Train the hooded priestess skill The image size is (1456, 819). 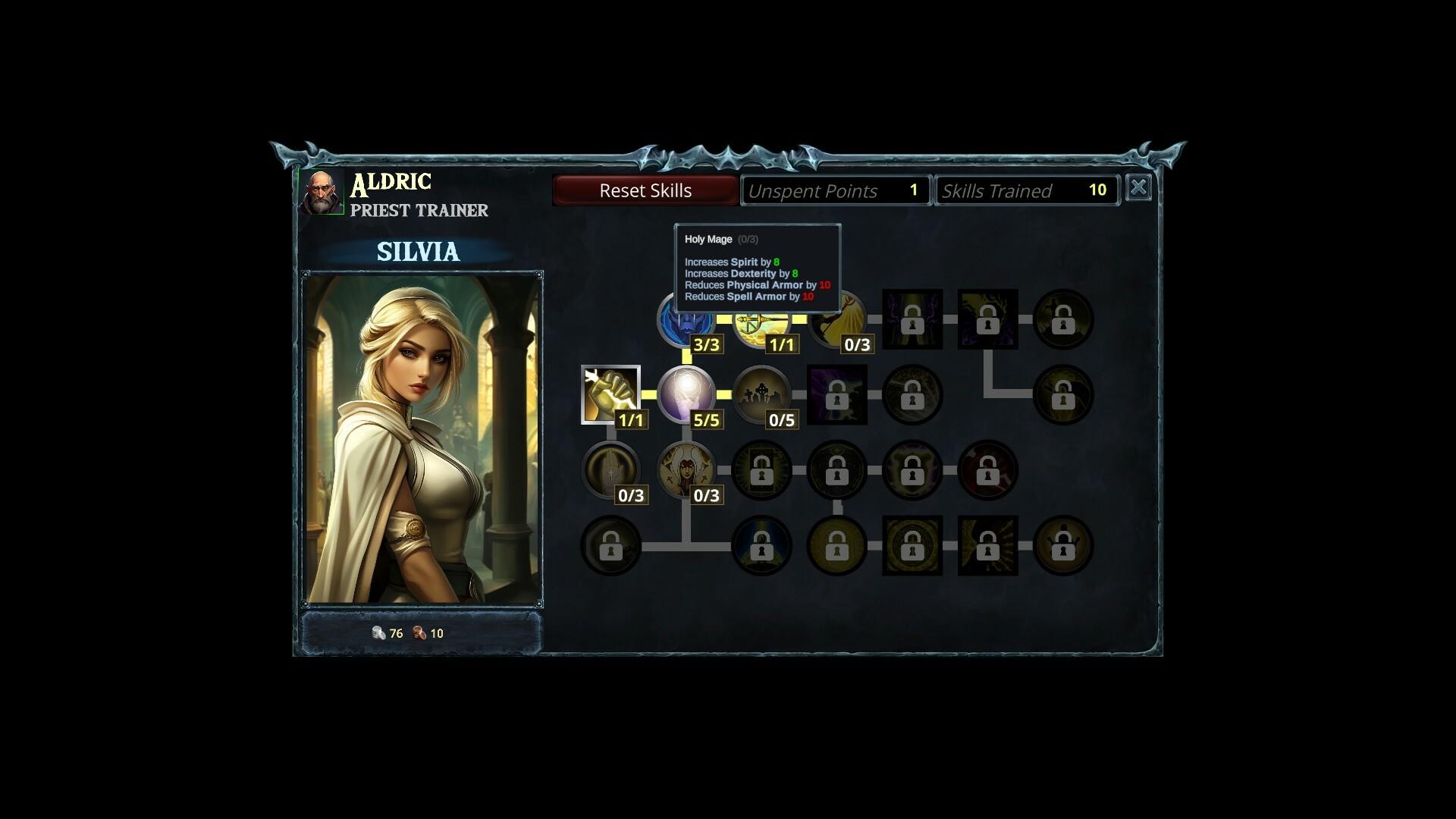686,469
